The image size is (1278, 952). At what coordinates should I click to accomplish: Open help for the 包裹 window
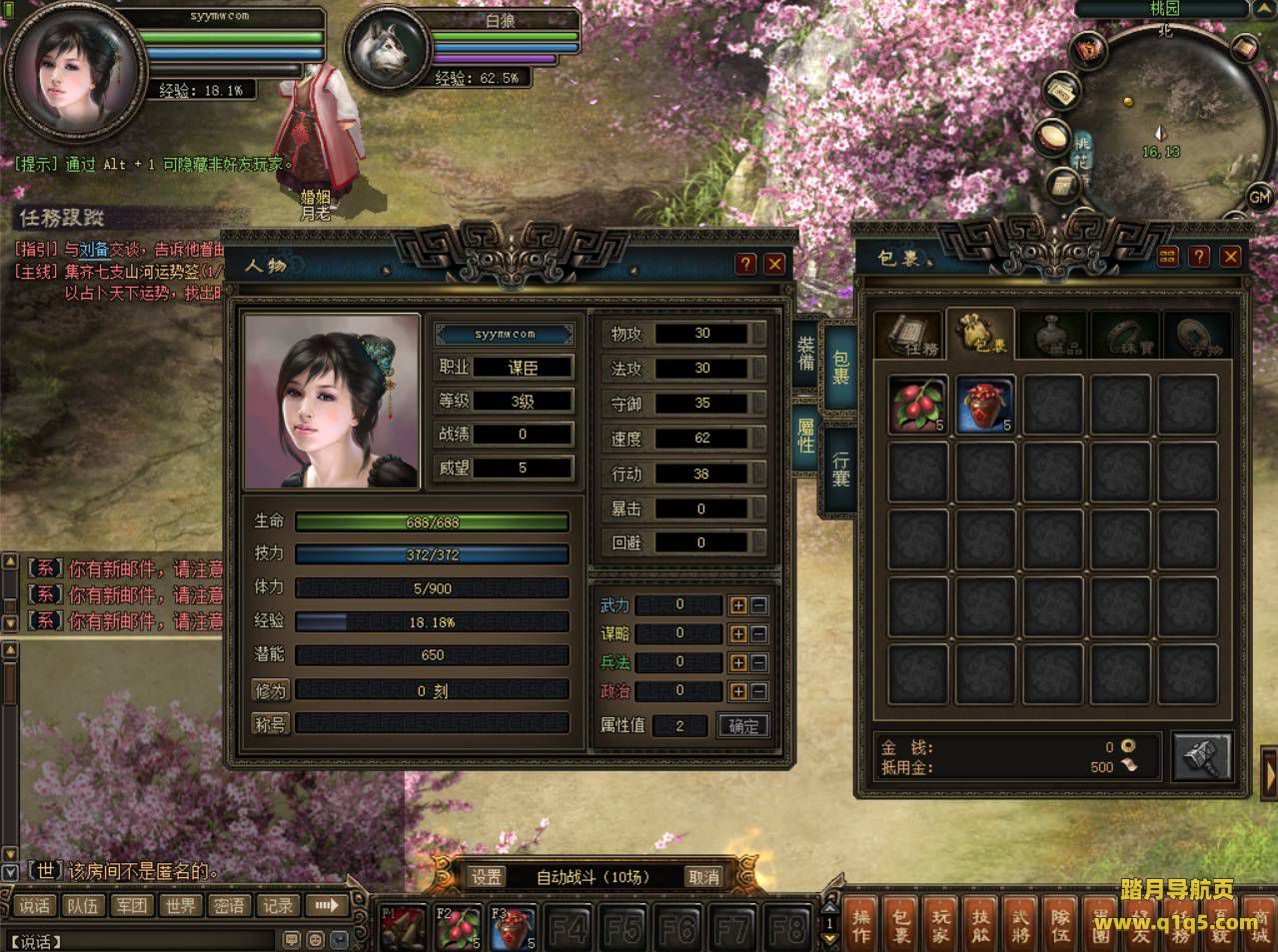[x=1199, y=257]
